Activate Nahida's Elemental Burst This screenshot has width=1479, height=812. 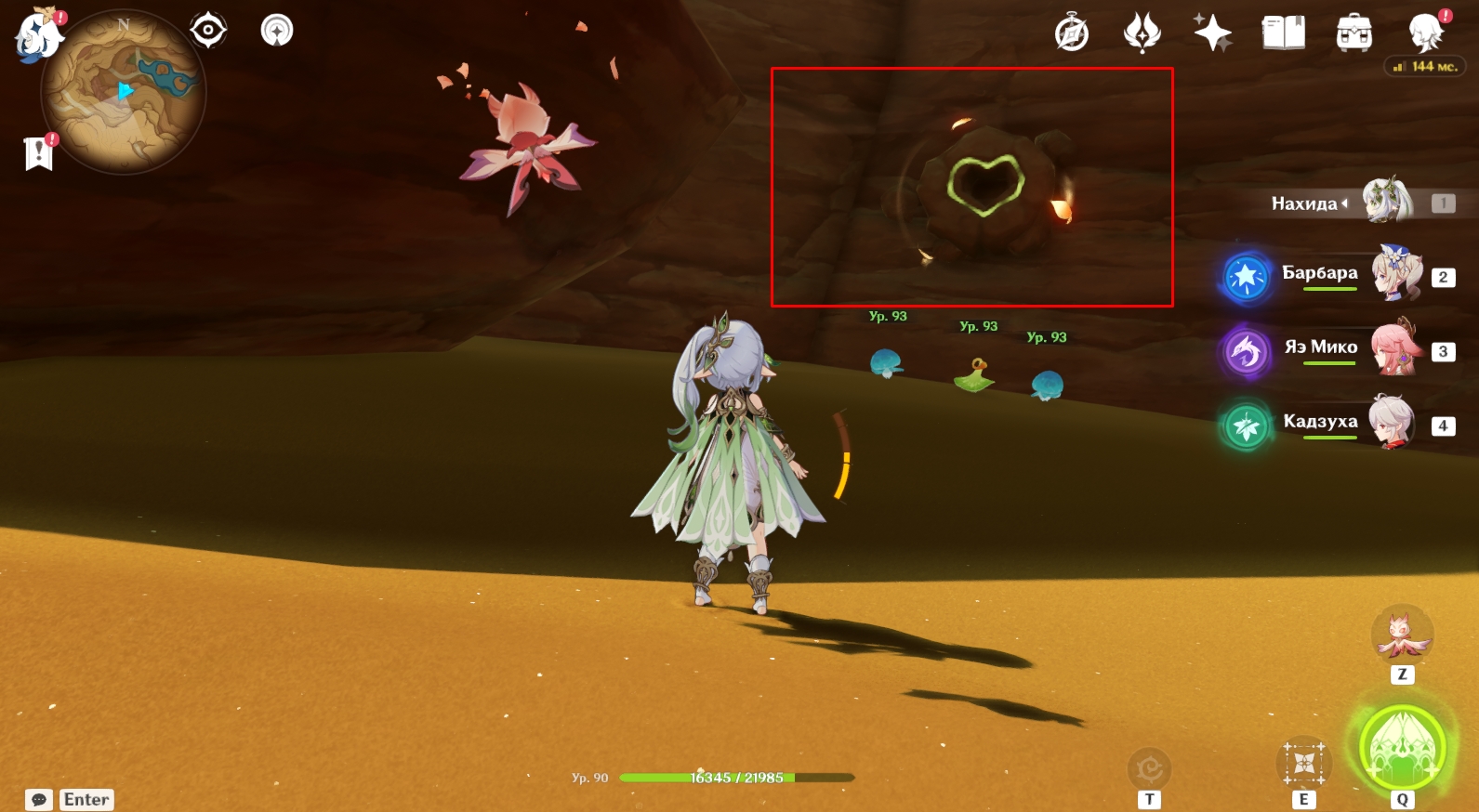pos(1402,749)
